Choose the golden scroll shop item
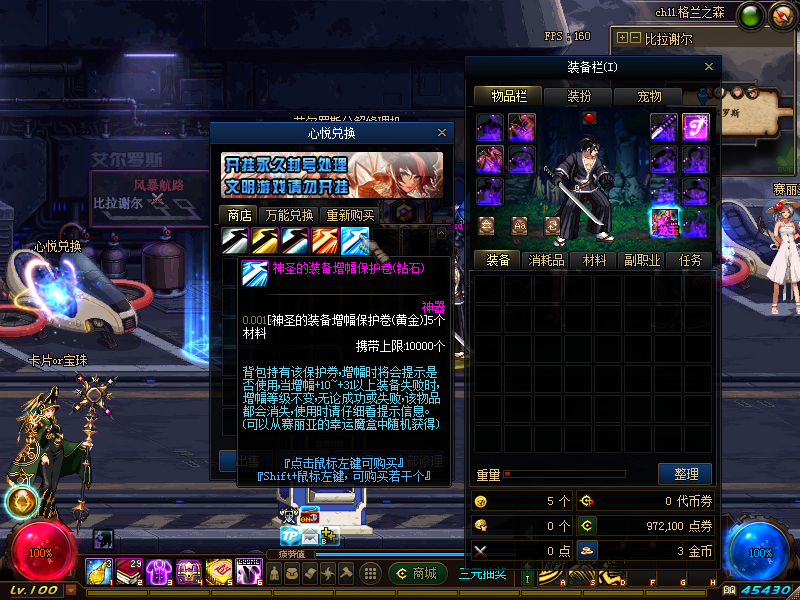The image size is (800, 600). tap(266, 241)
